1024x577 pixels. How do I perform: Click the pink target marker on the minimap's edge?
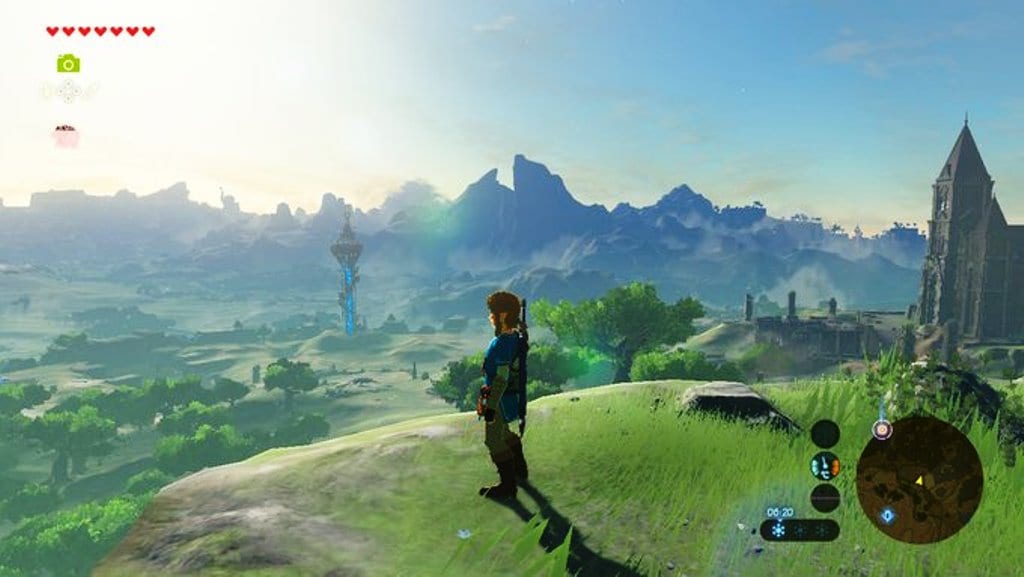(x=881, y=429)
